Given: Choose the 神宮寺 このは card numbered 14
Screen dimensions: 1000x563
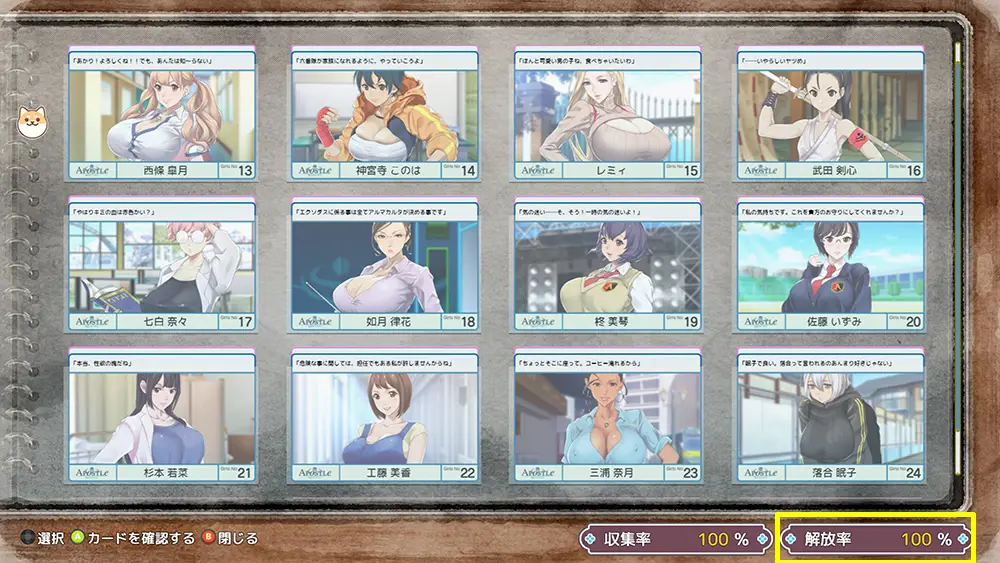Looking at the screenshot, I should [384, 114].
